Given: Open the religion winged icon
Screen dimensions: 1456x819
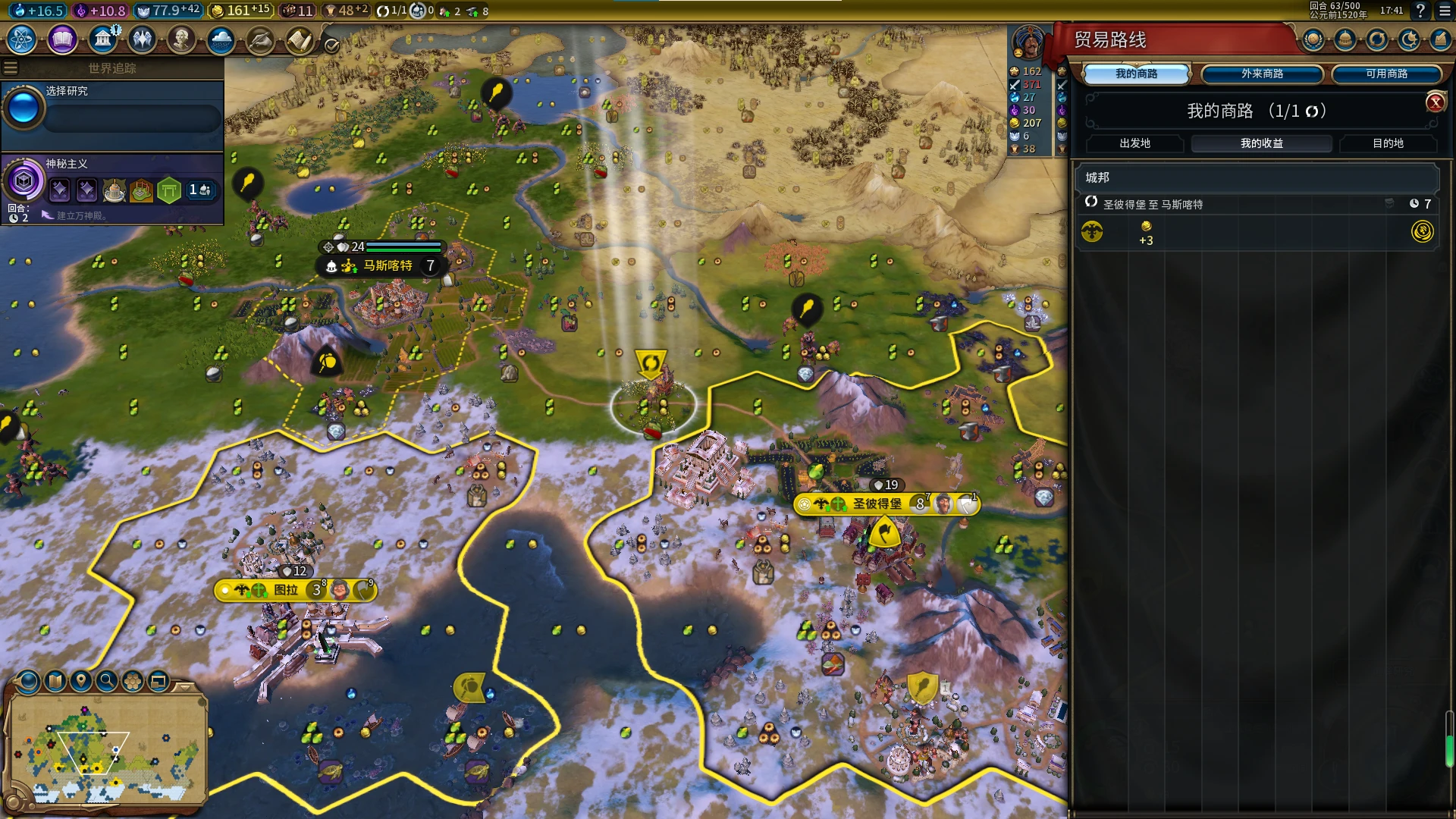Looking at the screenshot, I should (x=142, y=39).
